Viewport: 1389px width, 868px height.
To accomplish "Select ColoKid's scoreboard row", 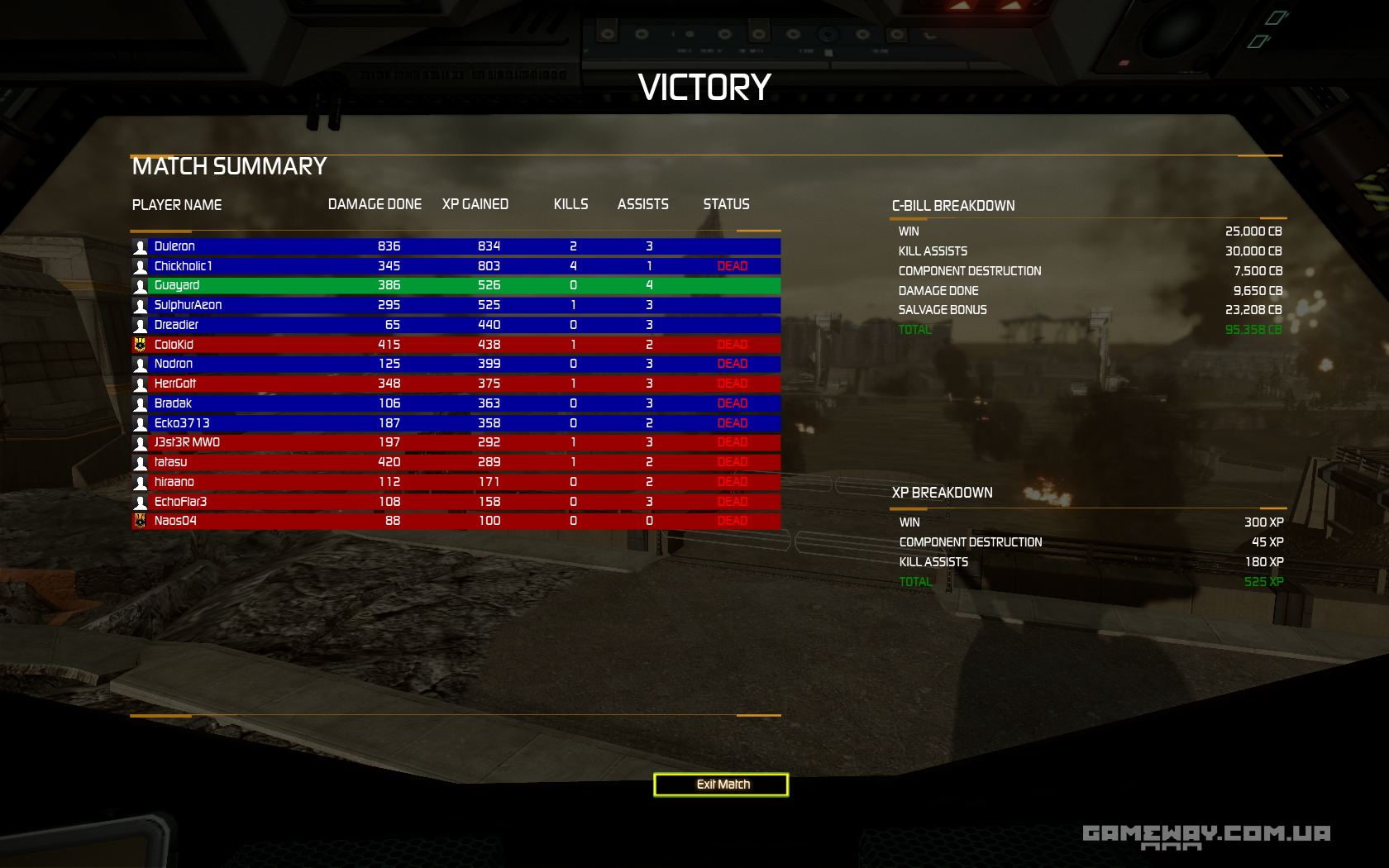I will 455,345.
